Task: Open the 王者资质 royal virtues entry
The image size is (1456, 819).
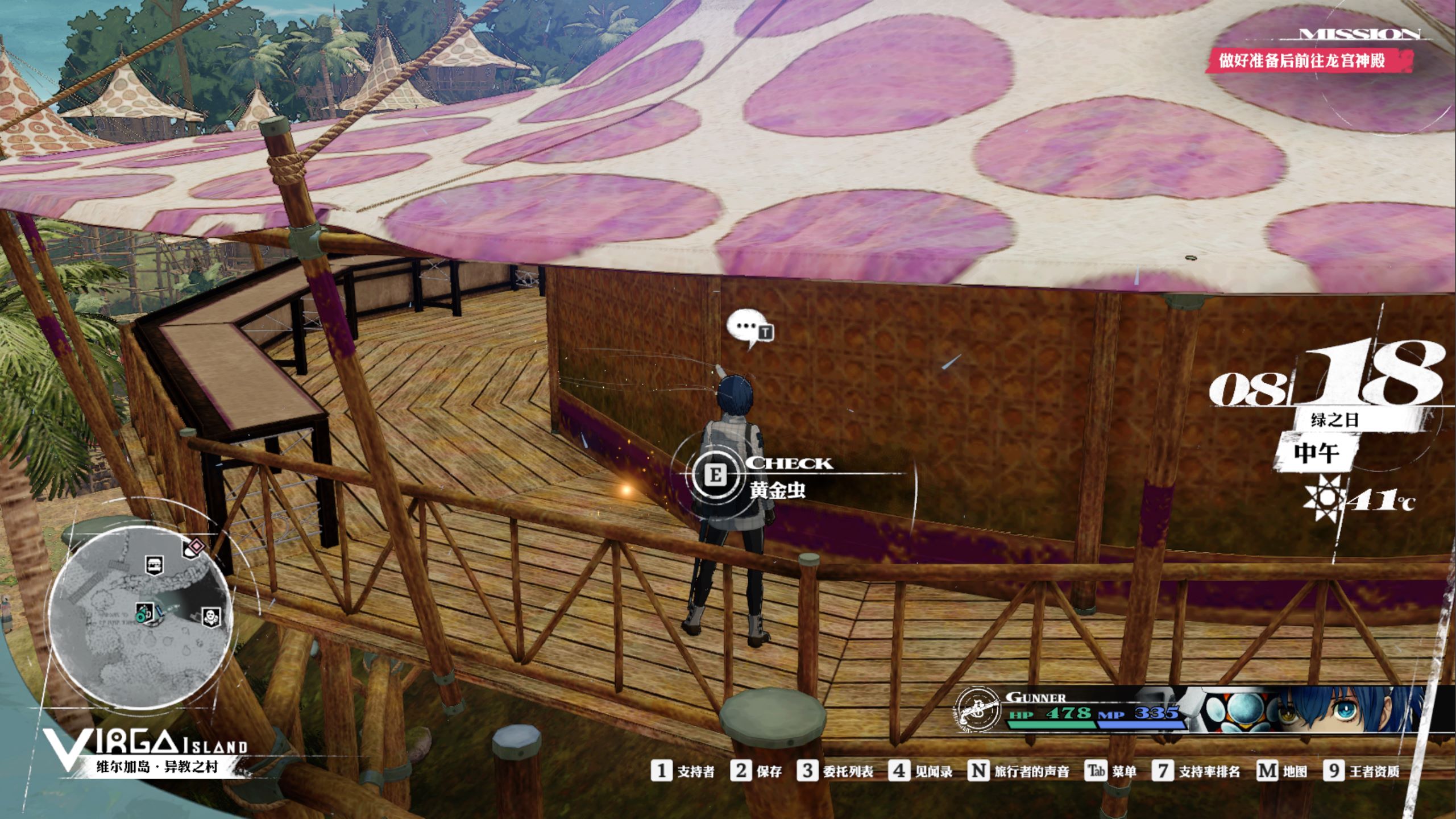Action: [x=1362, y=771]
